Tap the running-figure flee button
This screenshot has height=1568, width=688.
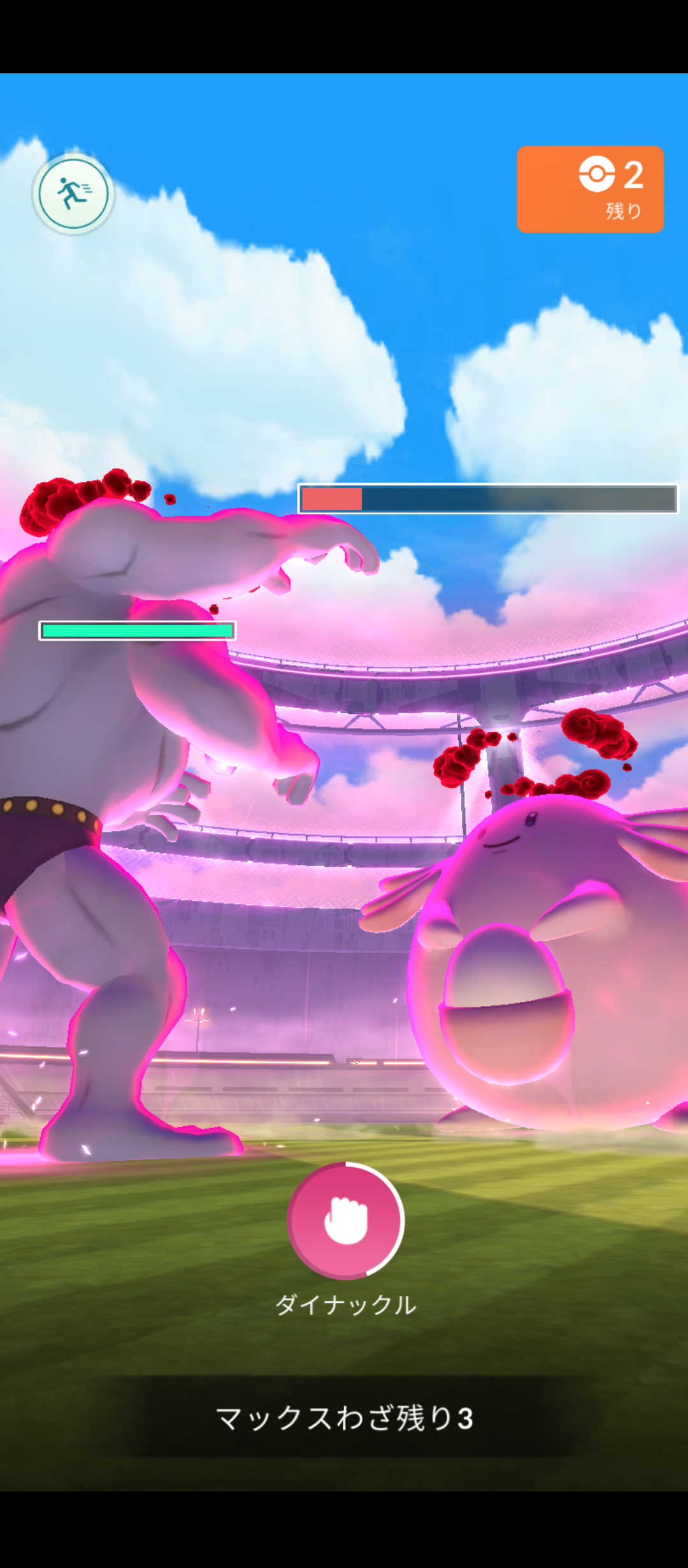pyautogui.click(x=73, y=193)
